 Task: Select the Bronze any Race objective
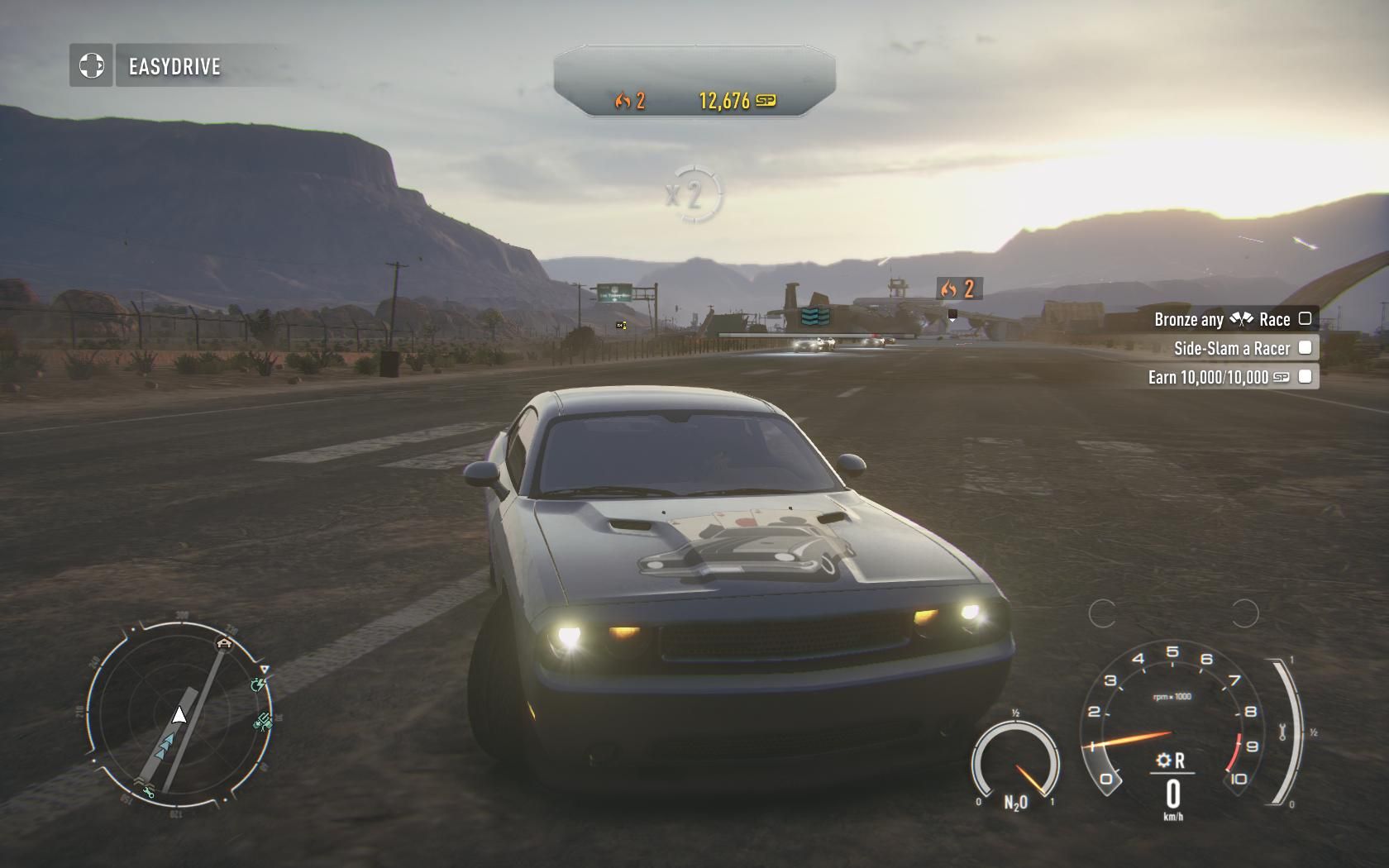1232,319
